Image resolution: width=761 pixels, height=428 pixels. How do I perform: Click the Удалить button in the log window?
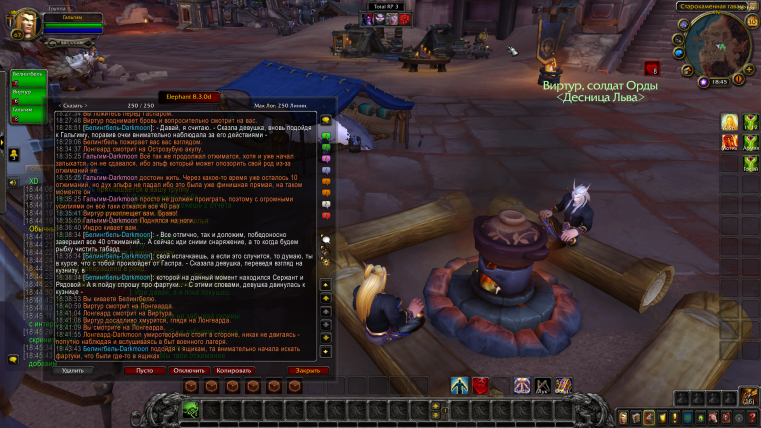[73, 369]
